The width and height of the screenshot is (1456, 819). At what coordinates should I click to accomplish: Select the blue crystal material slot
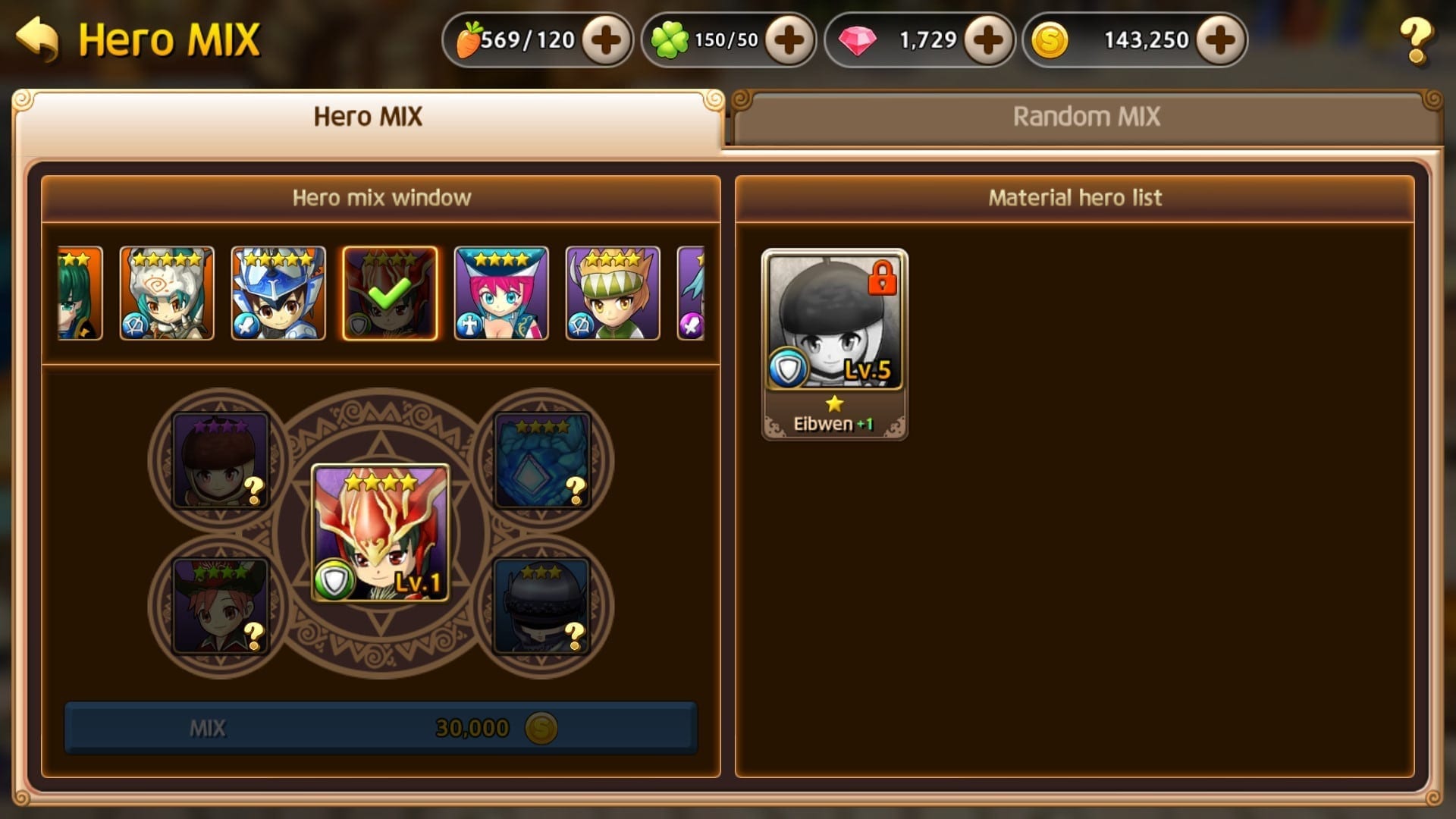point(541,460)
